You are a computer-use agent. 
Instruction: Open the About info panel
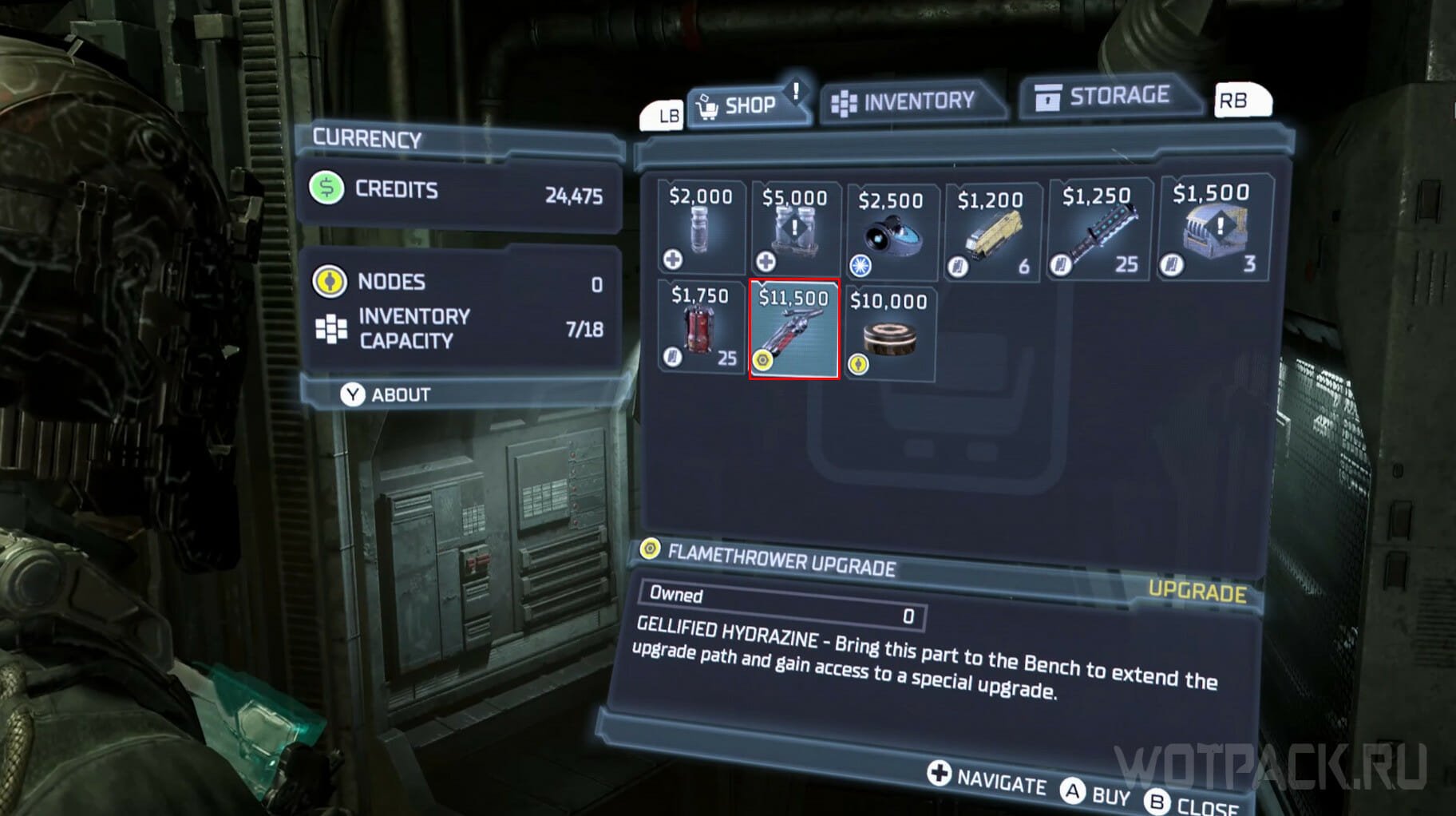click(x=388, y=394)
